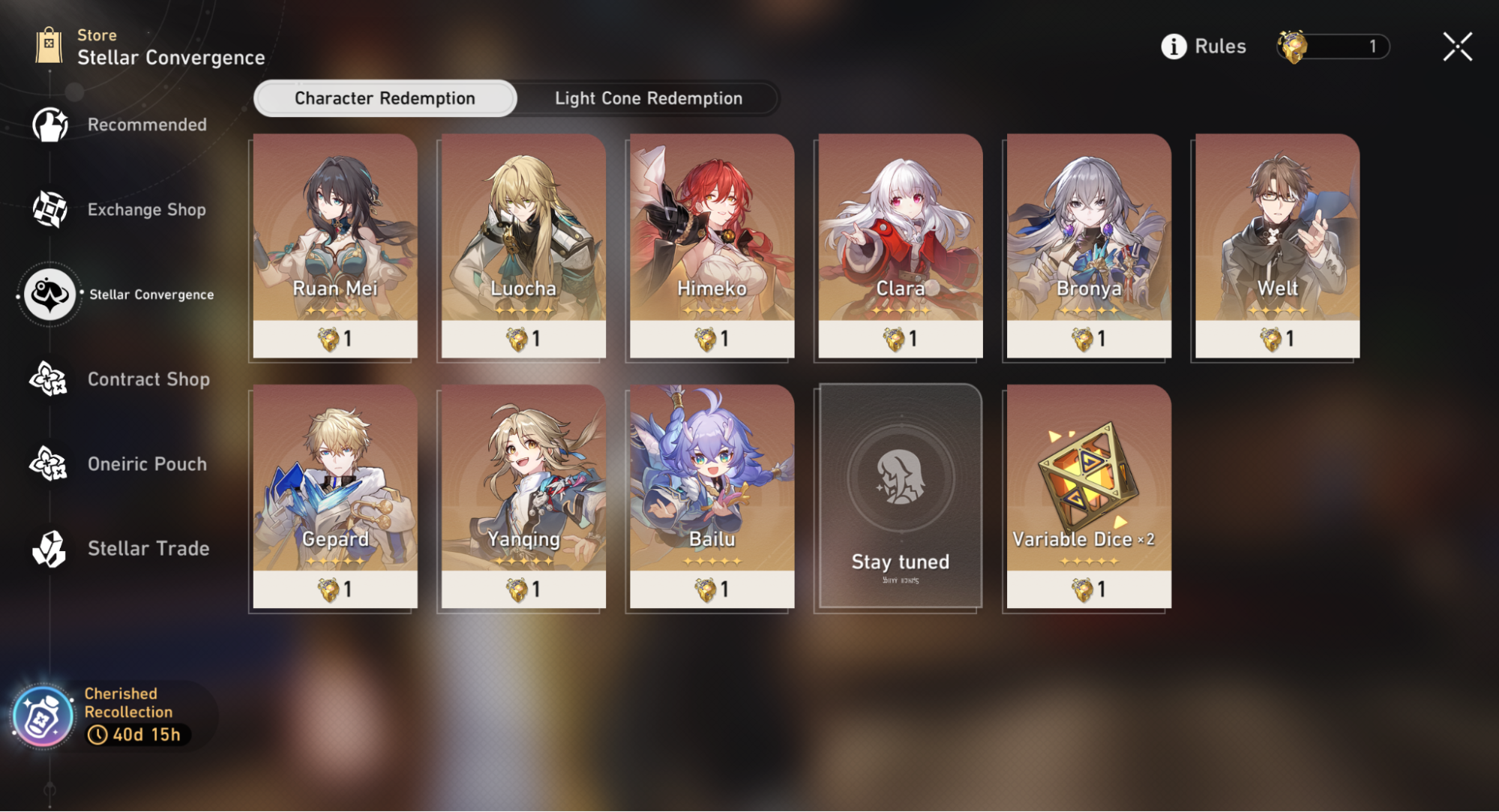
Task: Close the Store screen
Action: (x=1457, y=46)
